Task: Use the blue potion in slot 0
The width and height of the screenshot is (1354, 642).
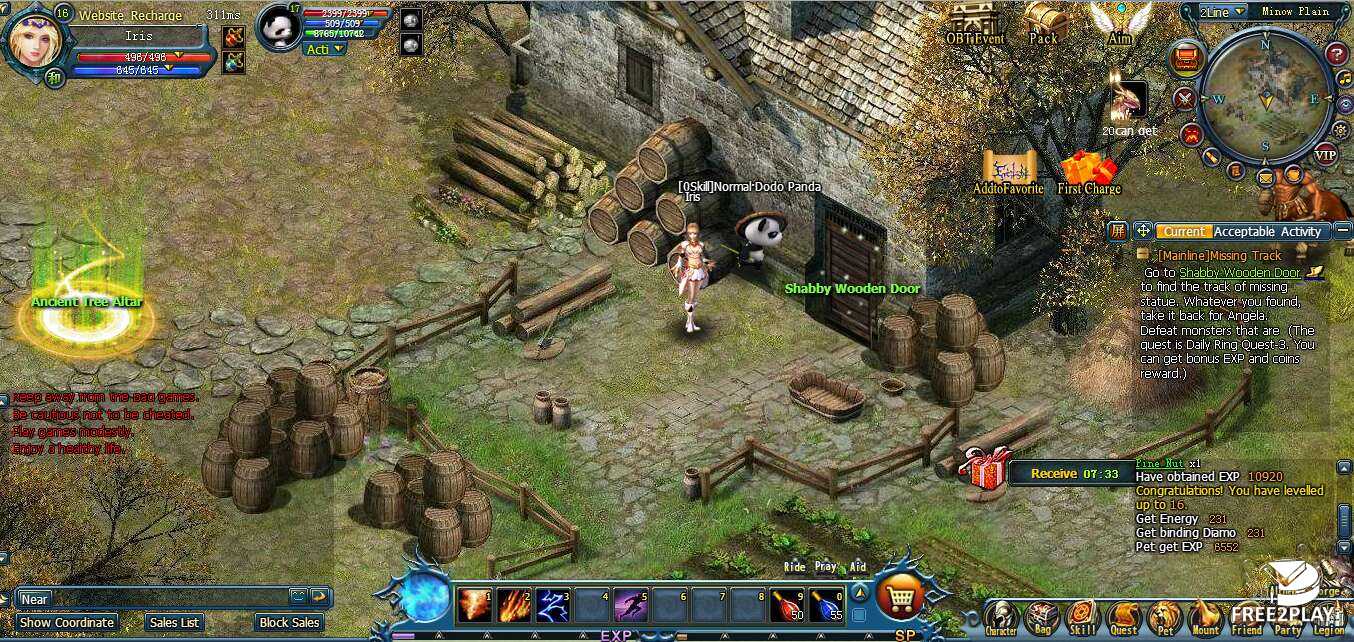Action: [x=826, y=604]
